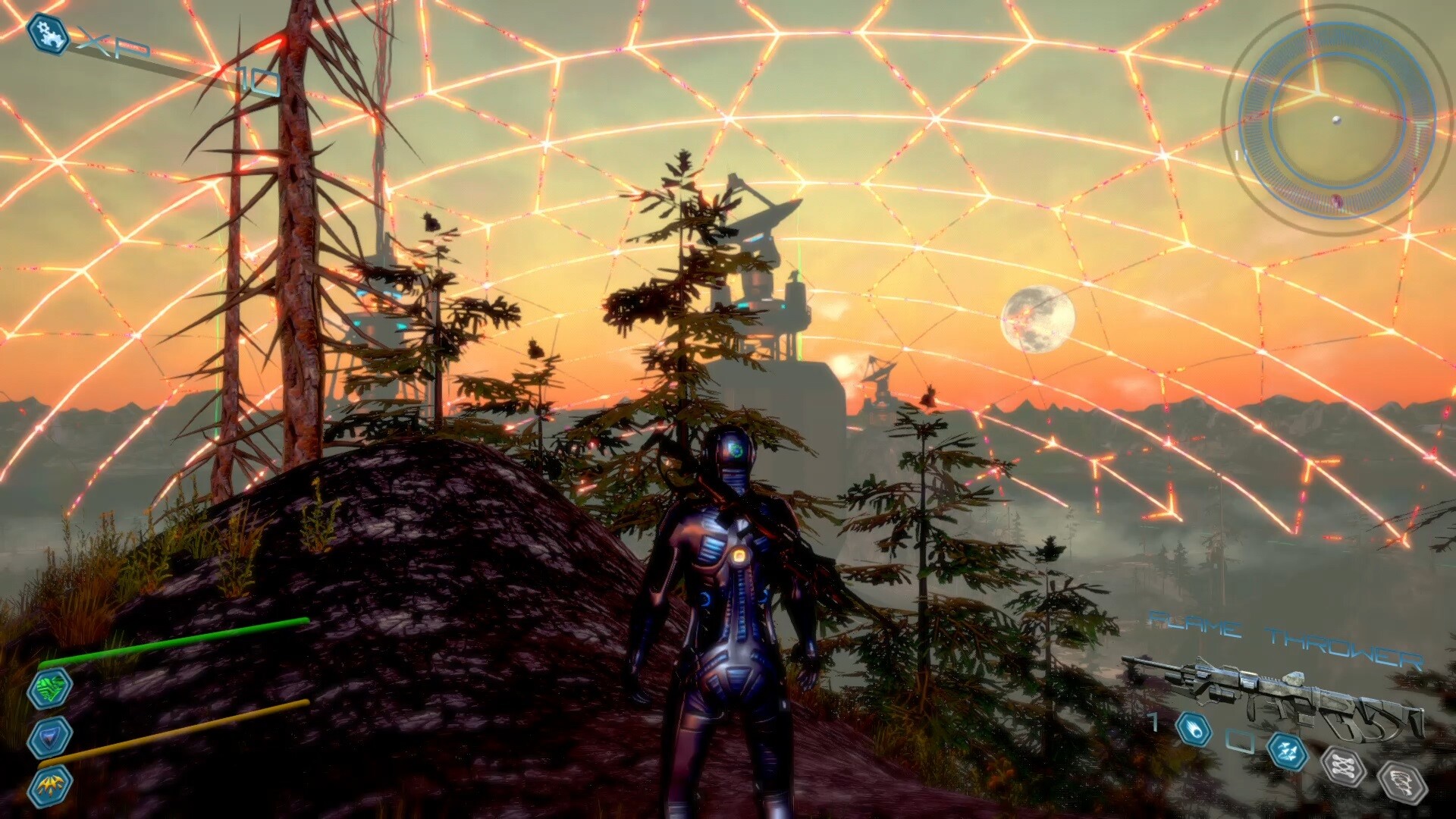Viewport: 1456px width, 819px height.
Task: Select the gear settings hexagon near the XP bar
Action: 45,33
